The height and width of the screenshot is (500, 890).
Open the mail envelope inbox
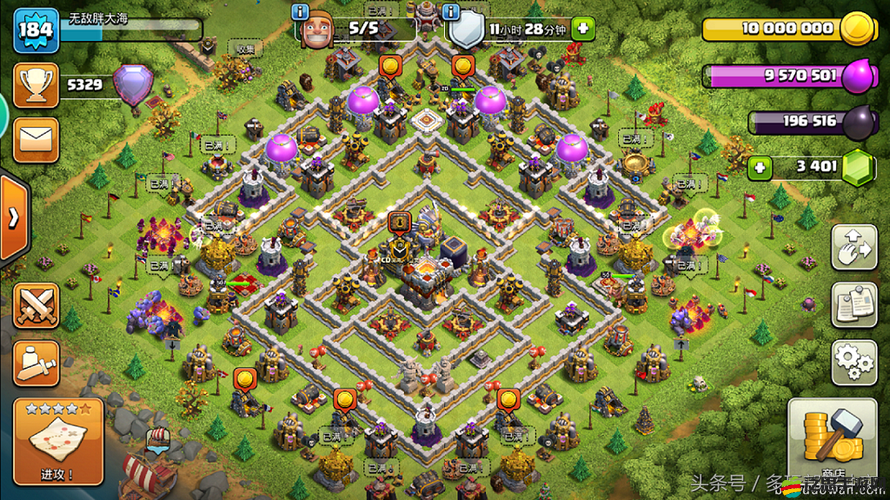pos(36,138)
